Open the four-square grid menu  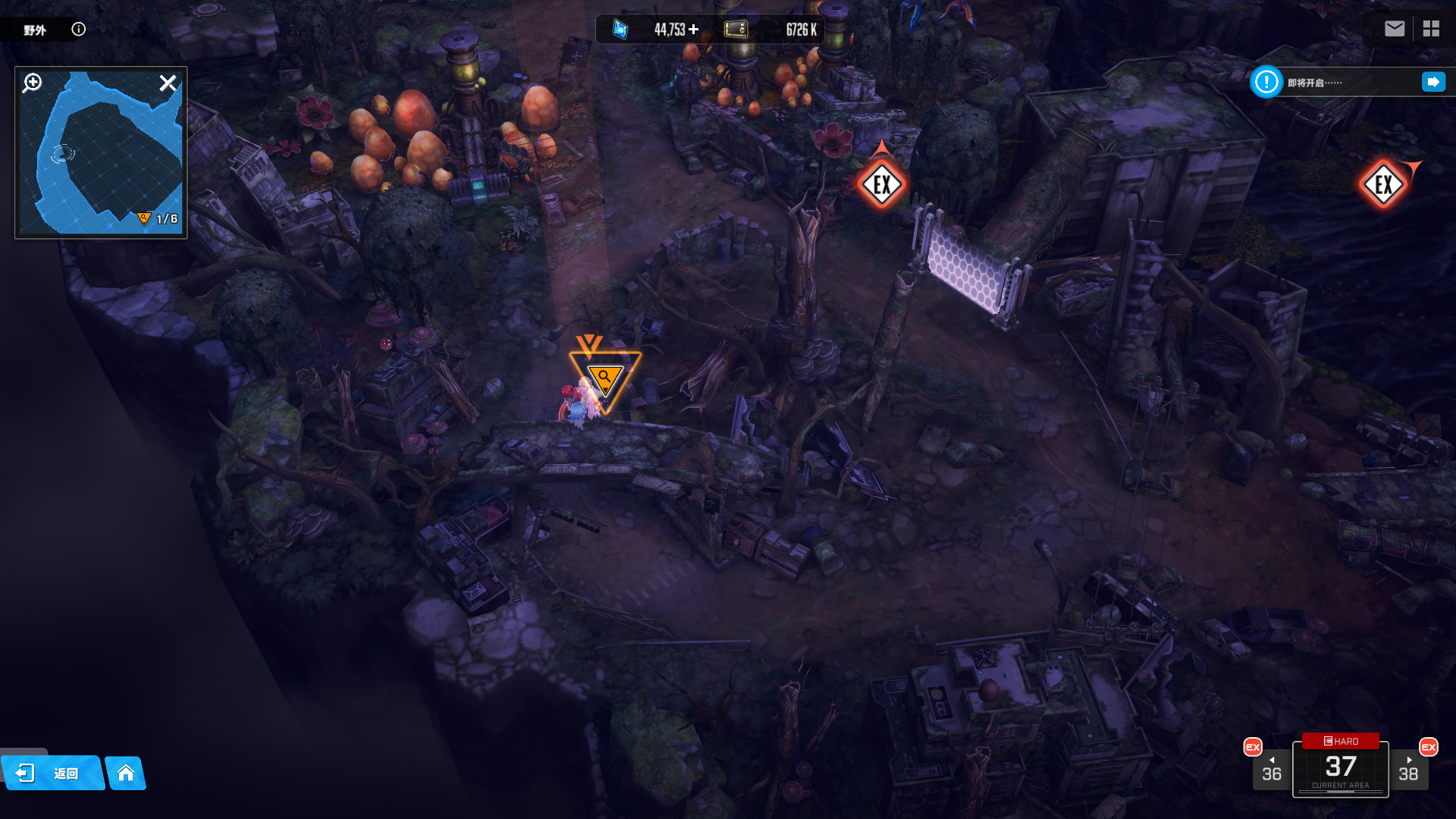click(1431, 29)
